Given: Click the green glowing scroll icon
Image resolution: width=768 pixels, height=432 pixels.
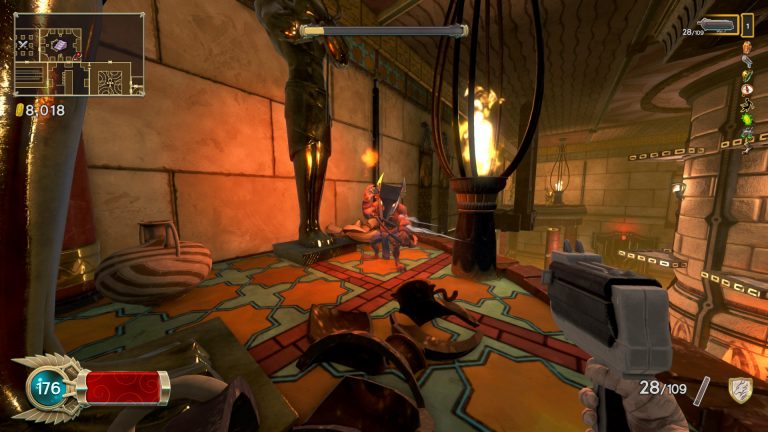Looking at the screenshot, I should (746, 119).
